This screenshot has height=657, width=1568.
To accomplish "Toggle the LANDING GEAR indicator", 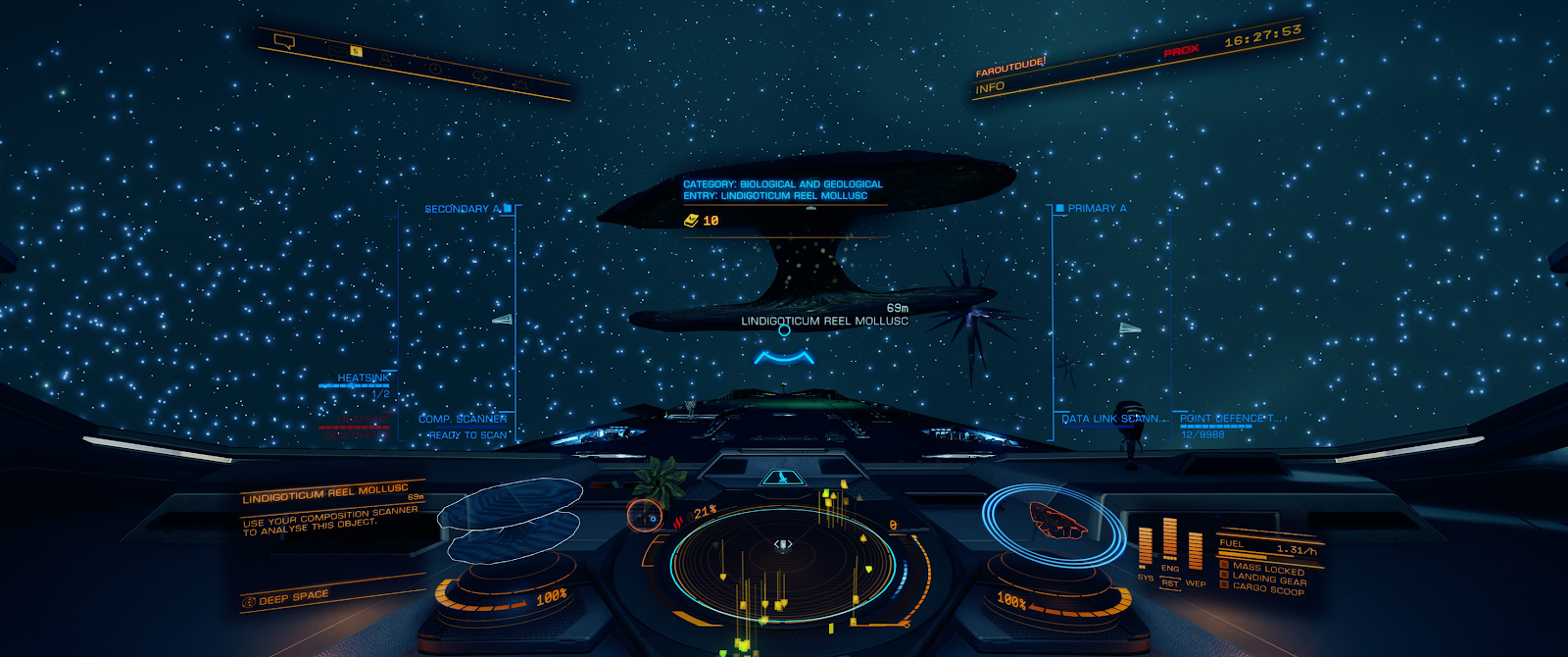I will [x=1268, y=579].
